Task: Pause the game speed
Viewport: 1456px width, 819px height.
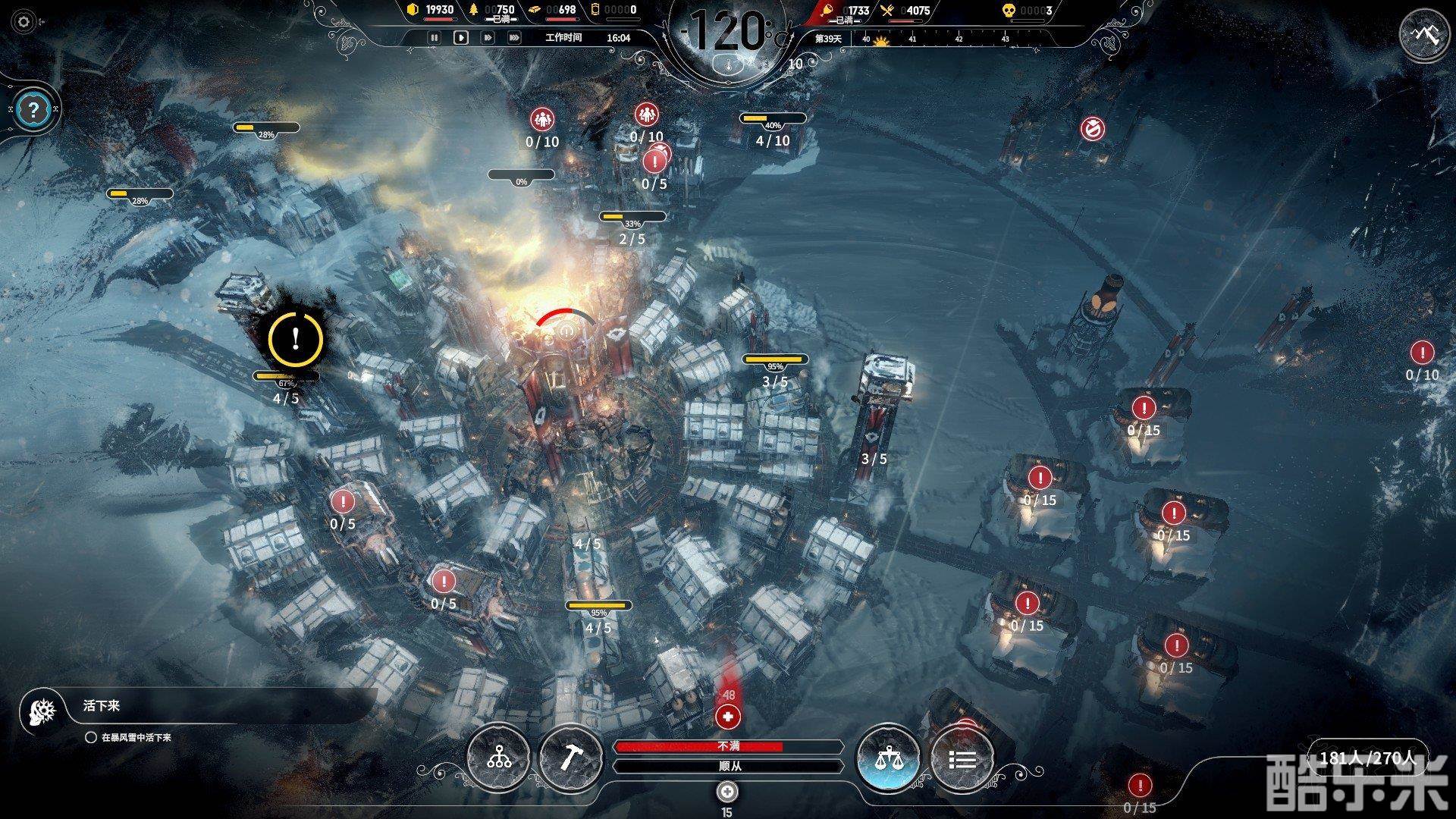Action: tap(435, 37)
